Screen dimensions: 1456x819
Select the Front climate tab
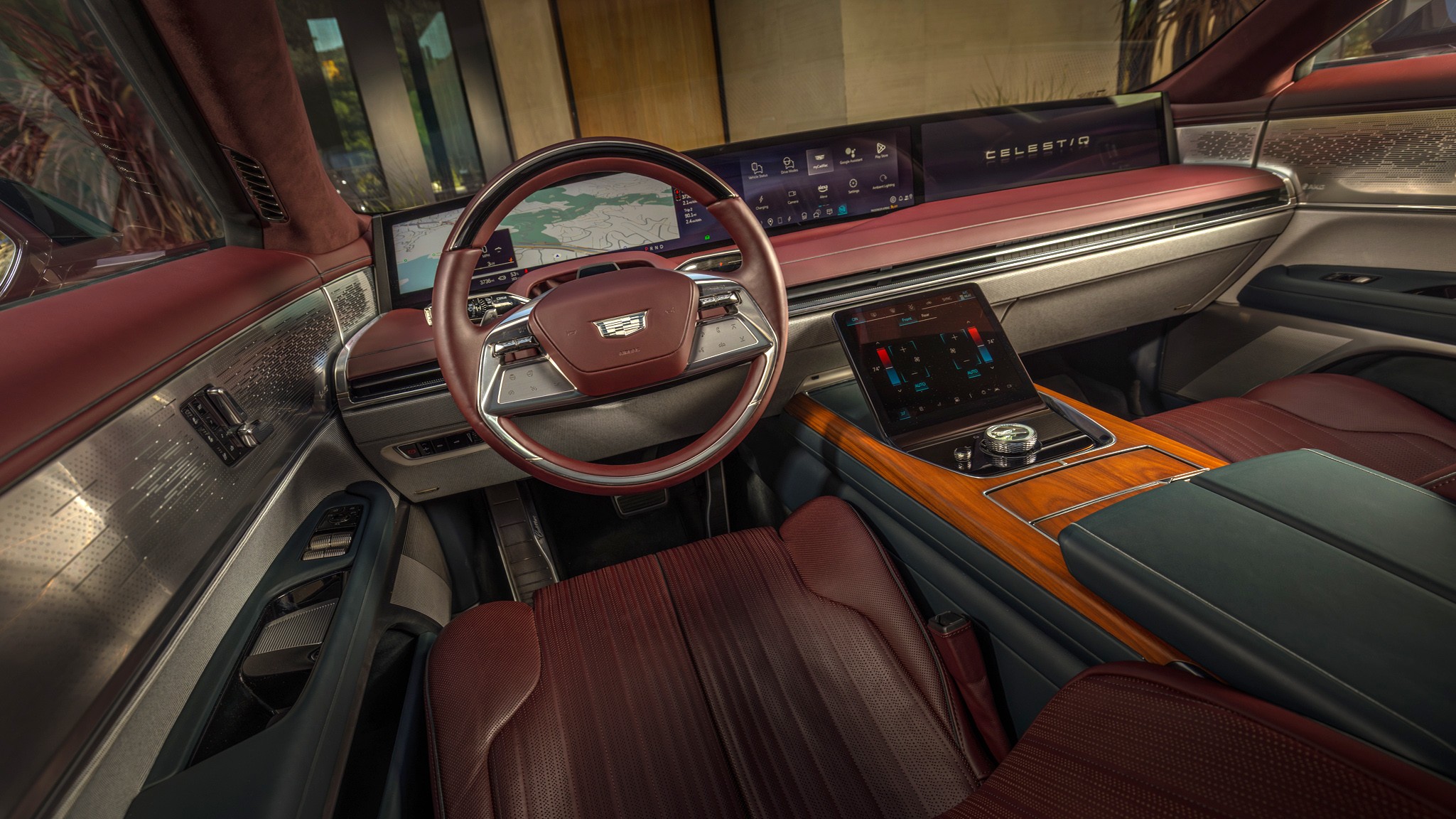tap(907, 319)
